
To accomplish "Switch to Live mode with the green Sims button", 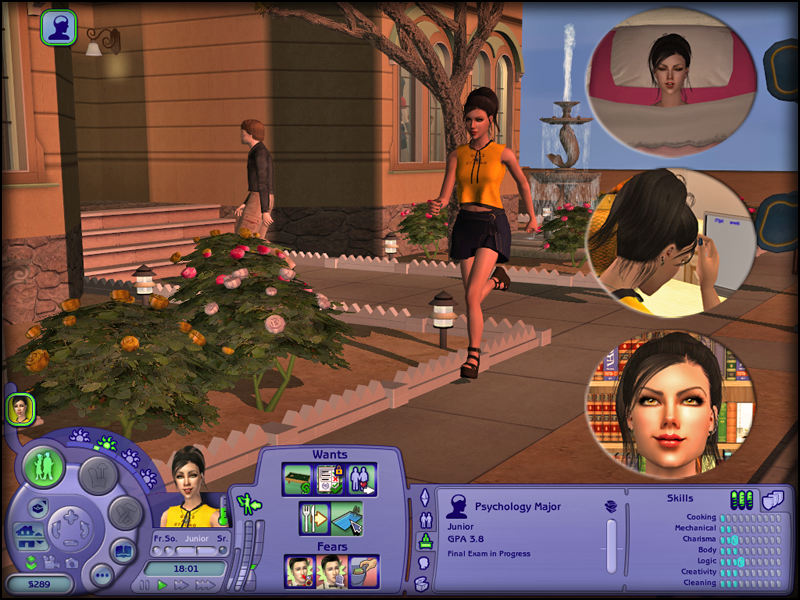I will pyautogui.click(x=45, y=467).
